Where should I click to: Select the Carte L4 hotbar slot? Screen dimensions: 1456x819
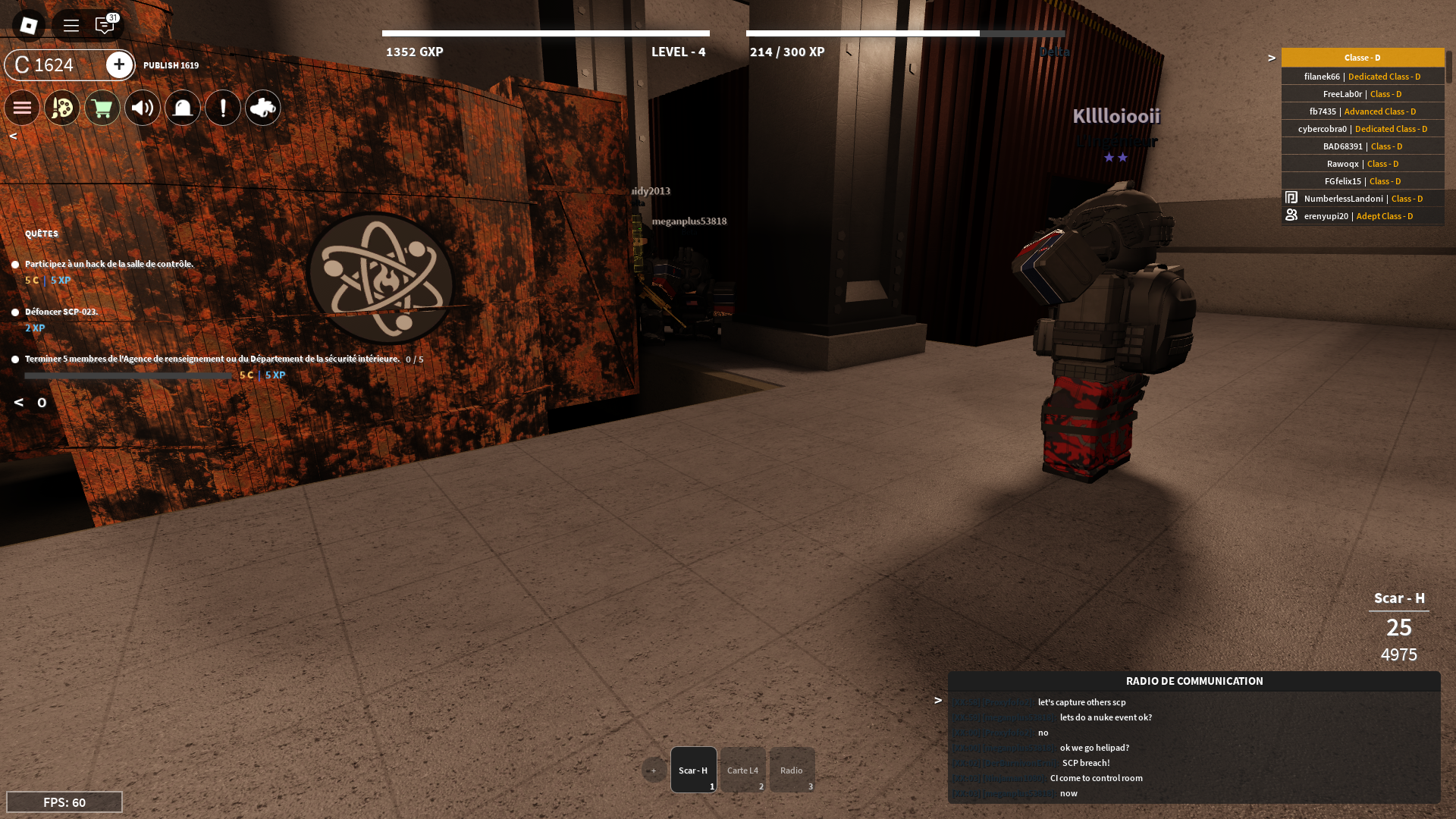pos(742,770)
